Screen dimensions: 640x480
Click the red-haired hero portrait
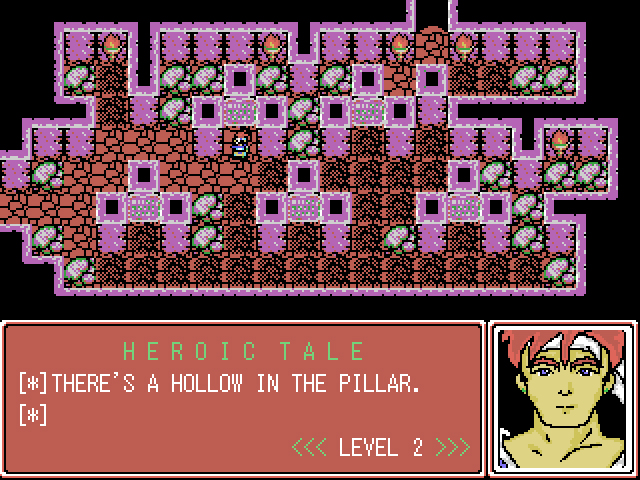tap(563, 393)
